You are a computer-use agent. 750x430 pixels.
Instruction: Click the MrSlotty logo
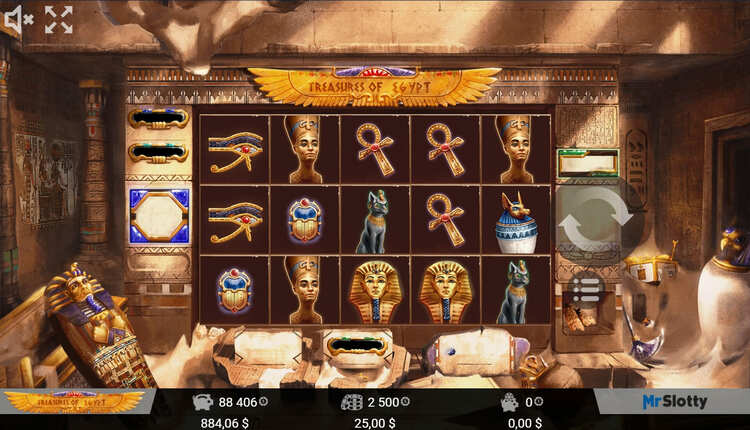pyautogui.click(x=674, y=401)
